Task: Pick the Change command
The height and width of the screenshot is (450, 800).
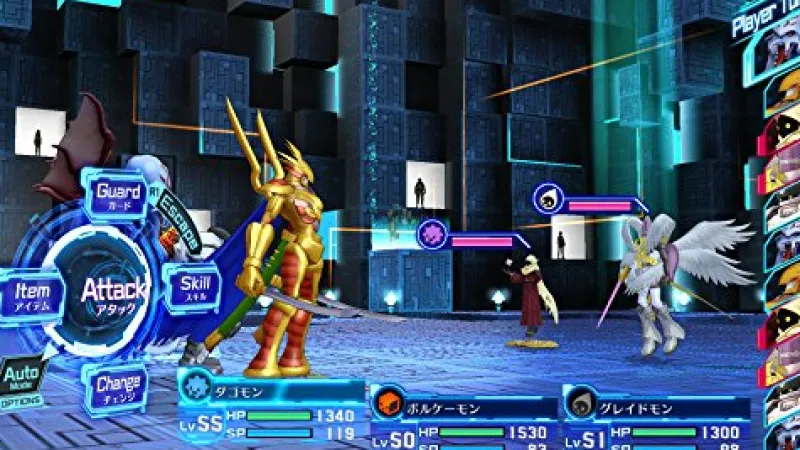Action: pos(117,387)
